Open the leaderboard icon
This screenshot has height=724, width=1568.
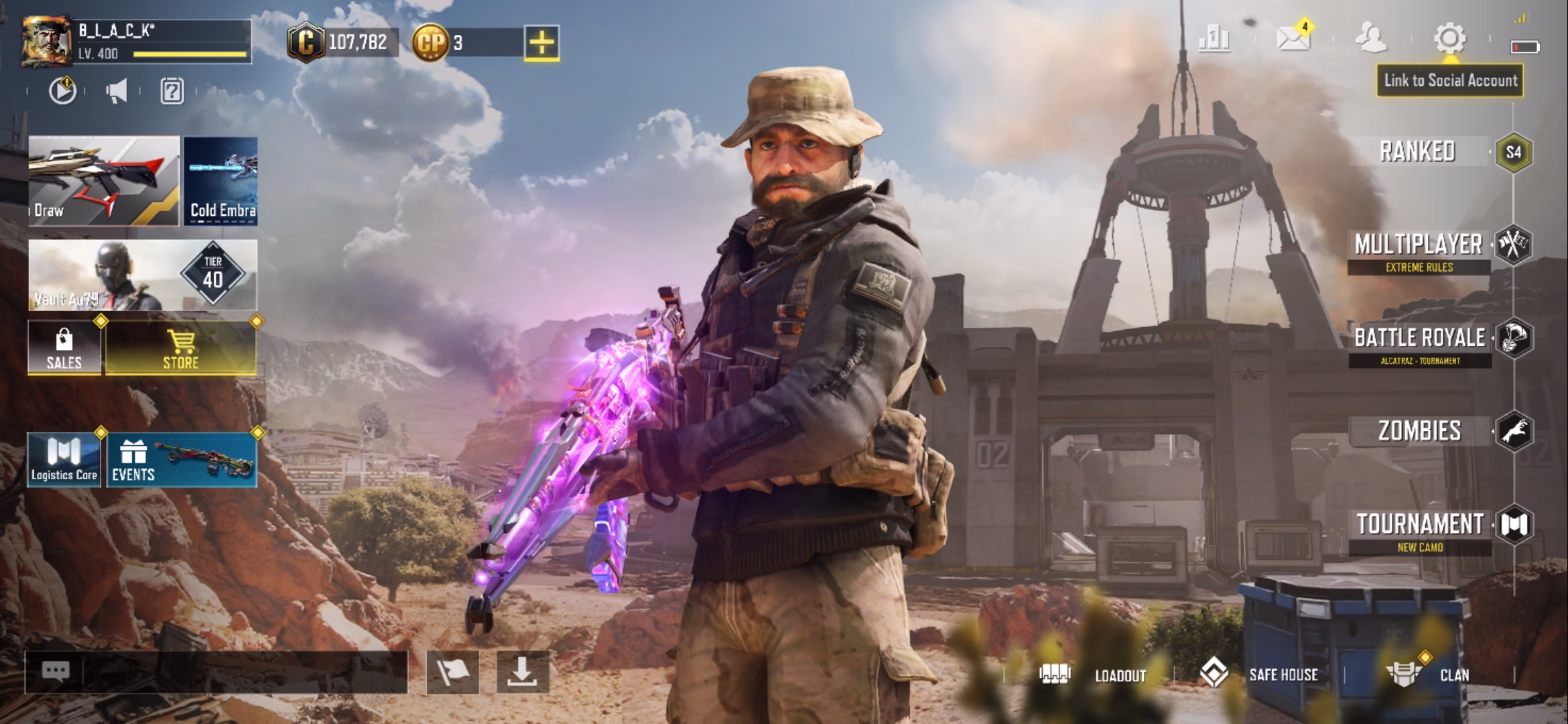pos(1214,39)
